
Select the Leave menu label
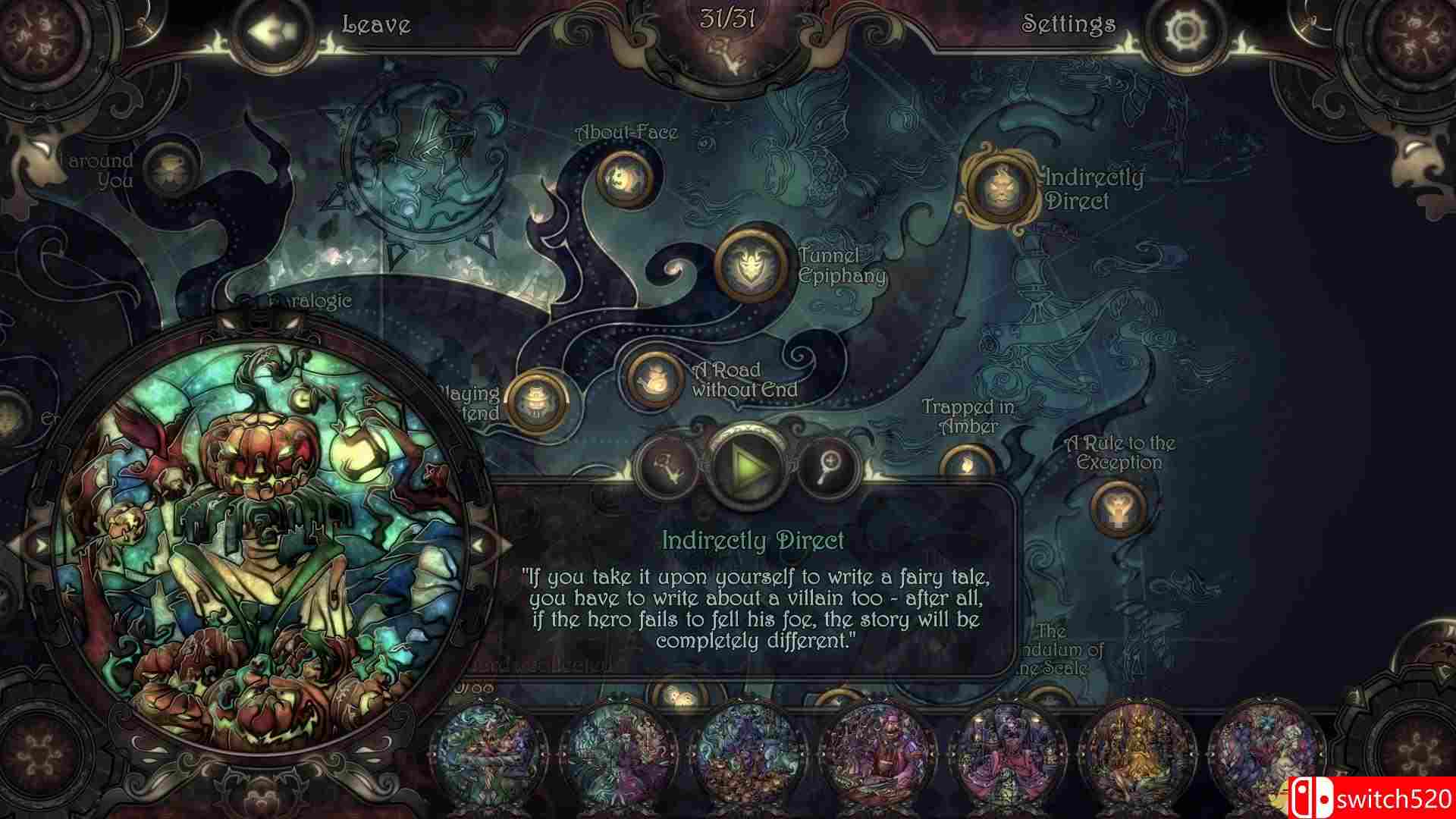(x=376, y=24)
